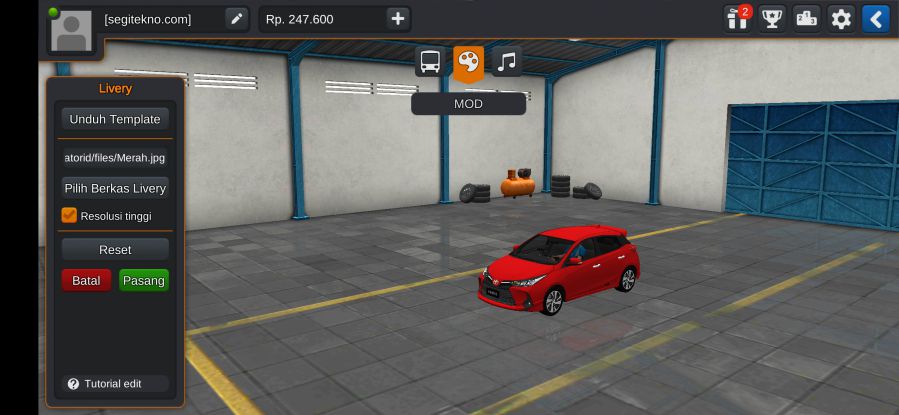Cancel with the red Batal button

[86, 281]
